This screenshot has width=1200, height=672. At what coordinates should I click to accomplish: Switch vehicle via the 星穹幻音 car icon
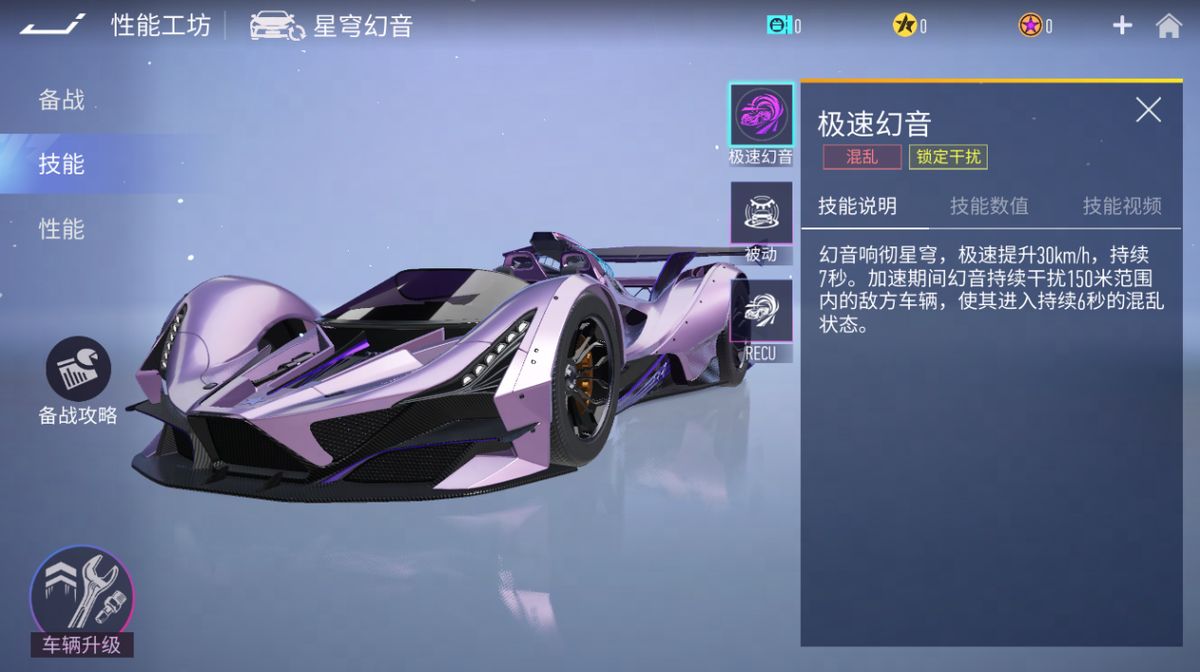coord(277,26)
